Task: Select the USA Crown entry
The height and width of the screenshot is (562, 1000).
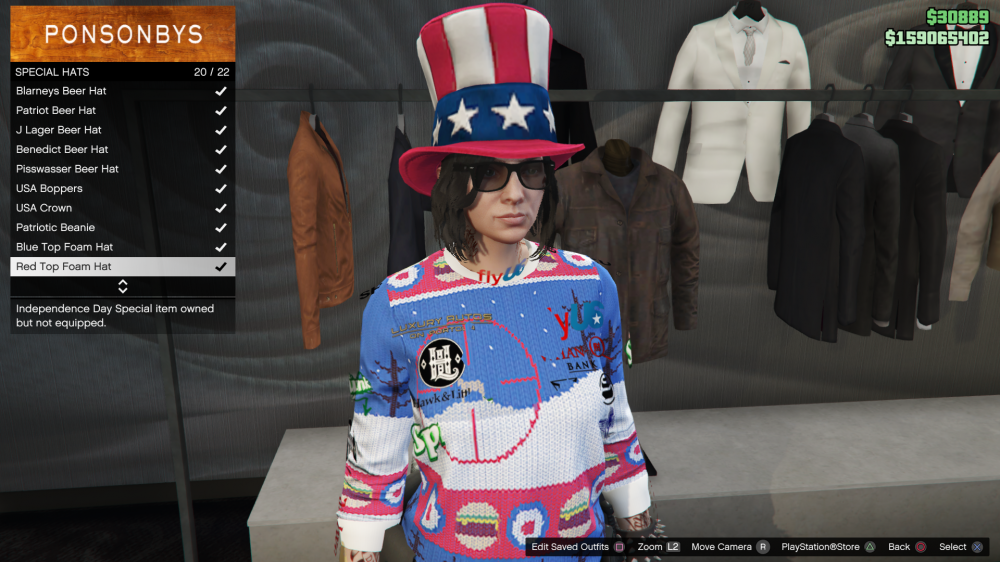Action: click(44, 208)
